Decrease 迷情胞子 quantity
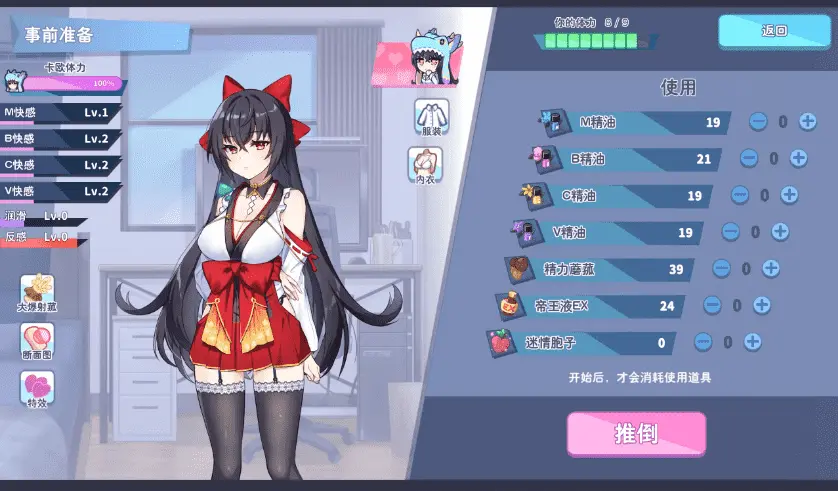The image size is (838, 491). point(703,342)
